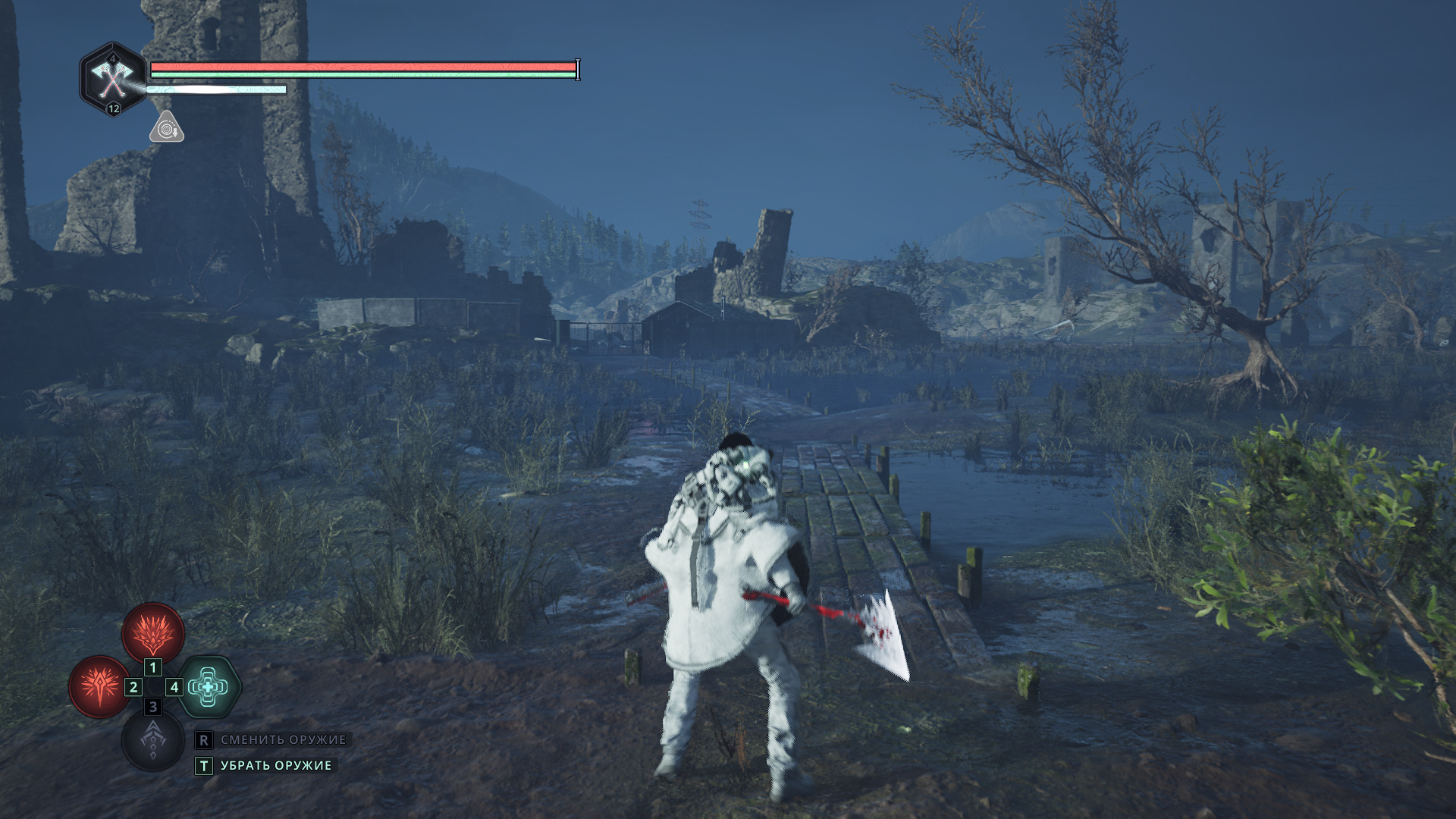Click the УБРАТЬ ОРУЖИЕ label
This screenshot has height=819, width=1456.
[276, 766]
